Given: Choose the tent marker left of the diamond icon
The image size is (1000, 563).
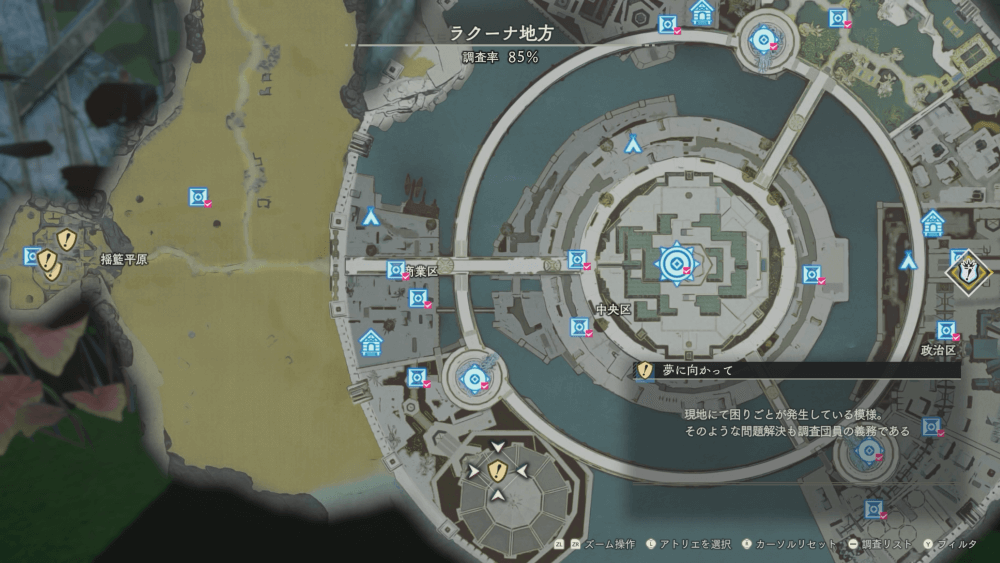Looking at the screenshot, I should 908,261.
